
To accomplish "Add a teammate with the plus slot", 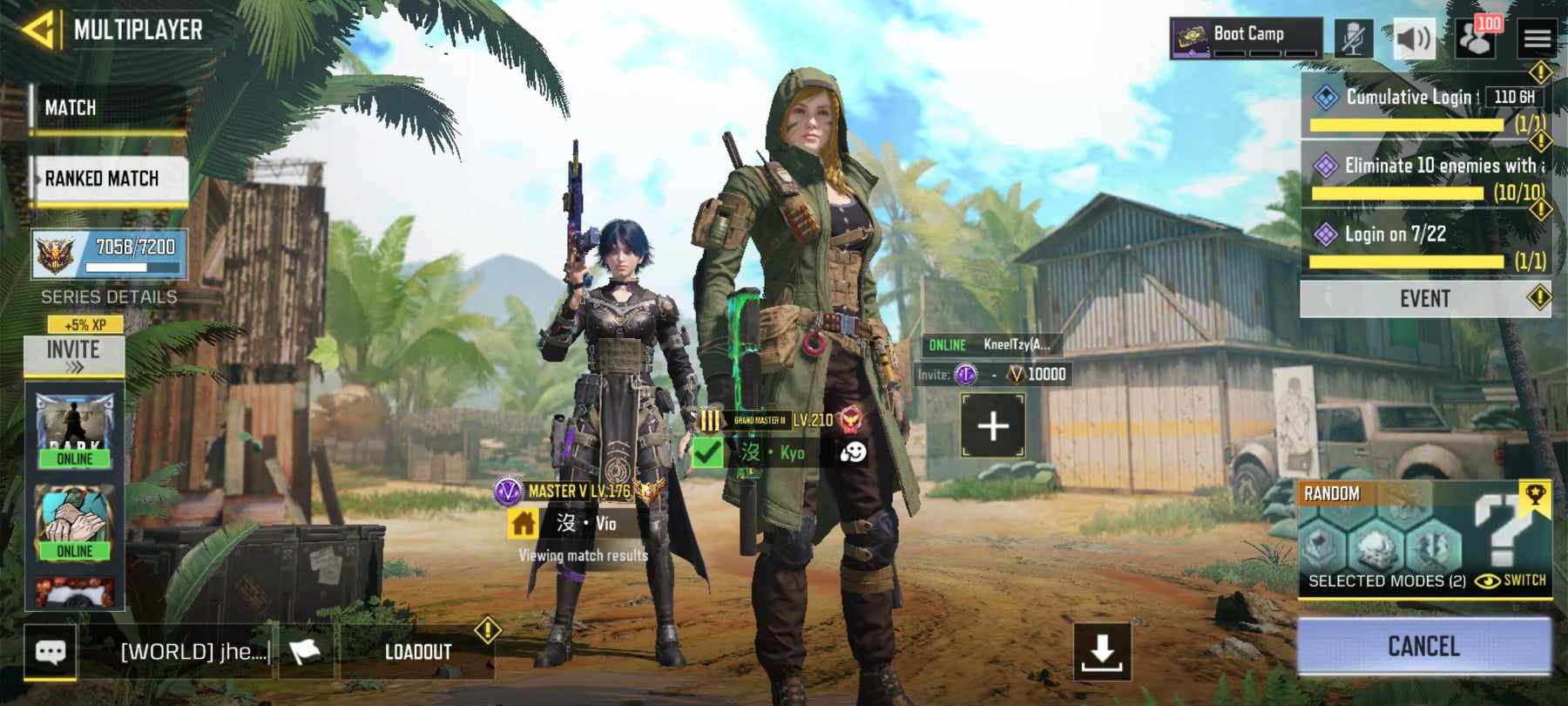I will coord(993,426).
